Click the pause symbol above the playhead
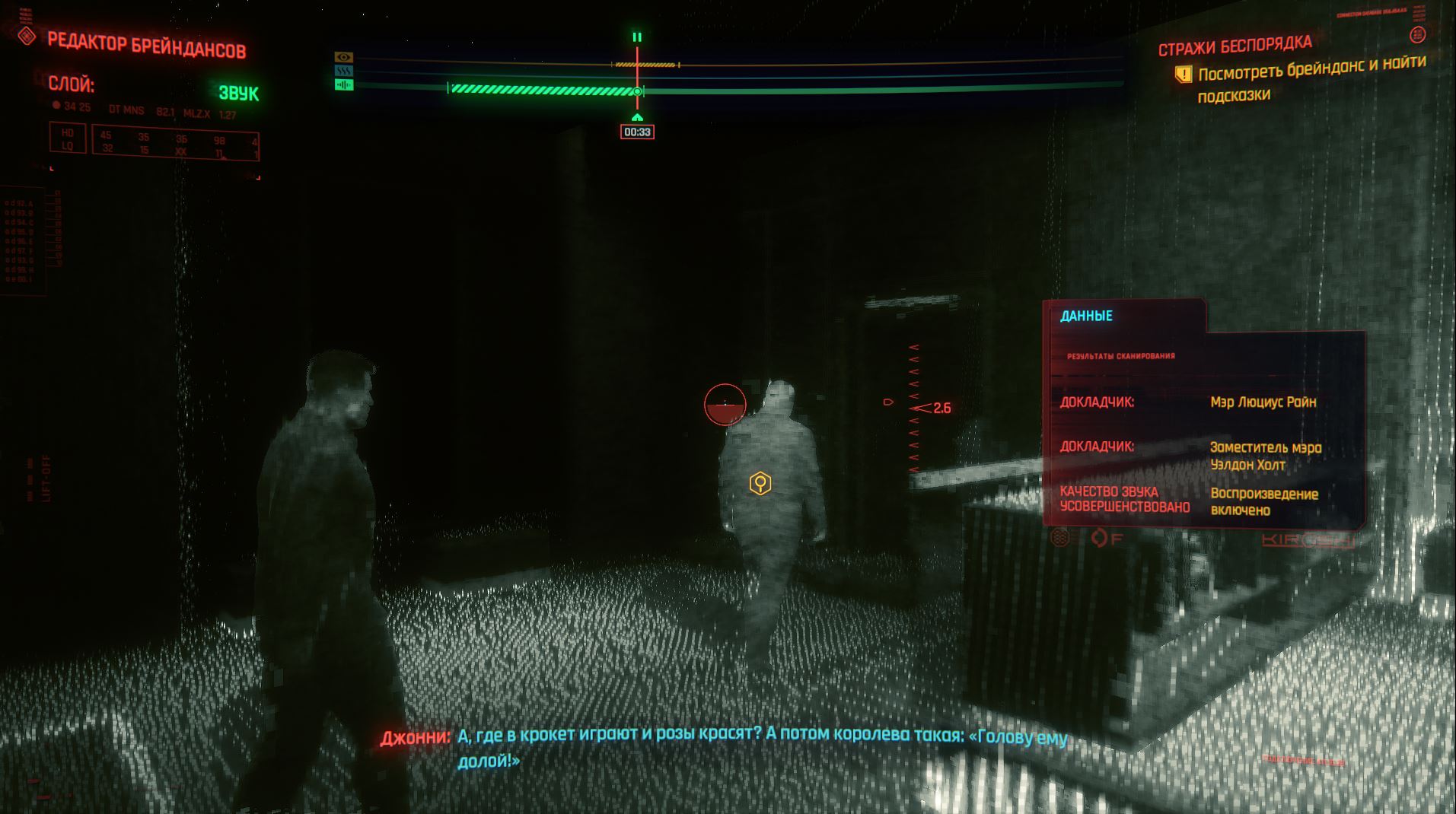Image resolution: width=1456 pixels, height=814 pixels. pos(637,37)
